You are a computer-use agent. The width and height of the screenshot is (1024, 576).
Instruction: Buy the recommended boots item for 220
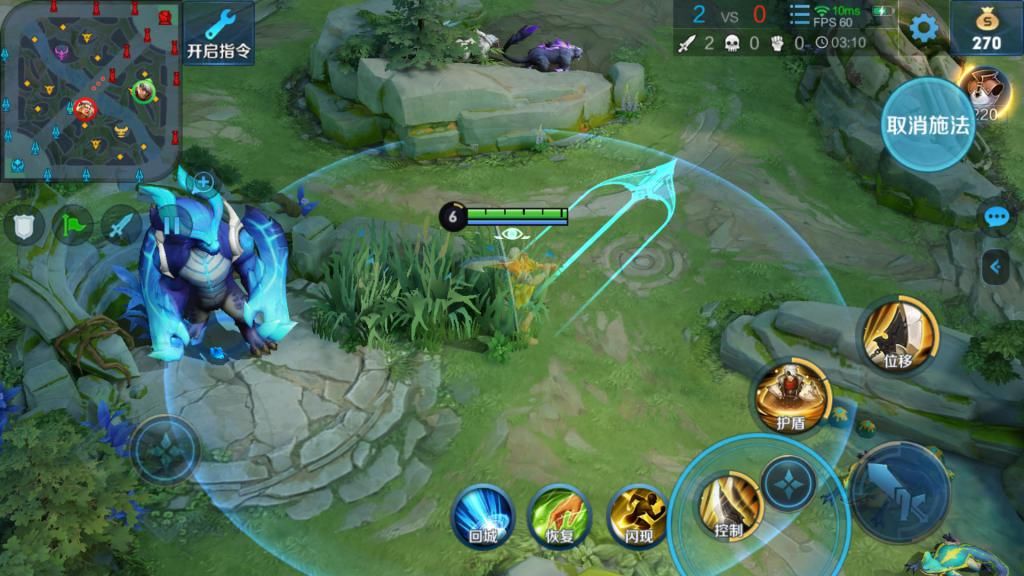click(x=988, y=95)
